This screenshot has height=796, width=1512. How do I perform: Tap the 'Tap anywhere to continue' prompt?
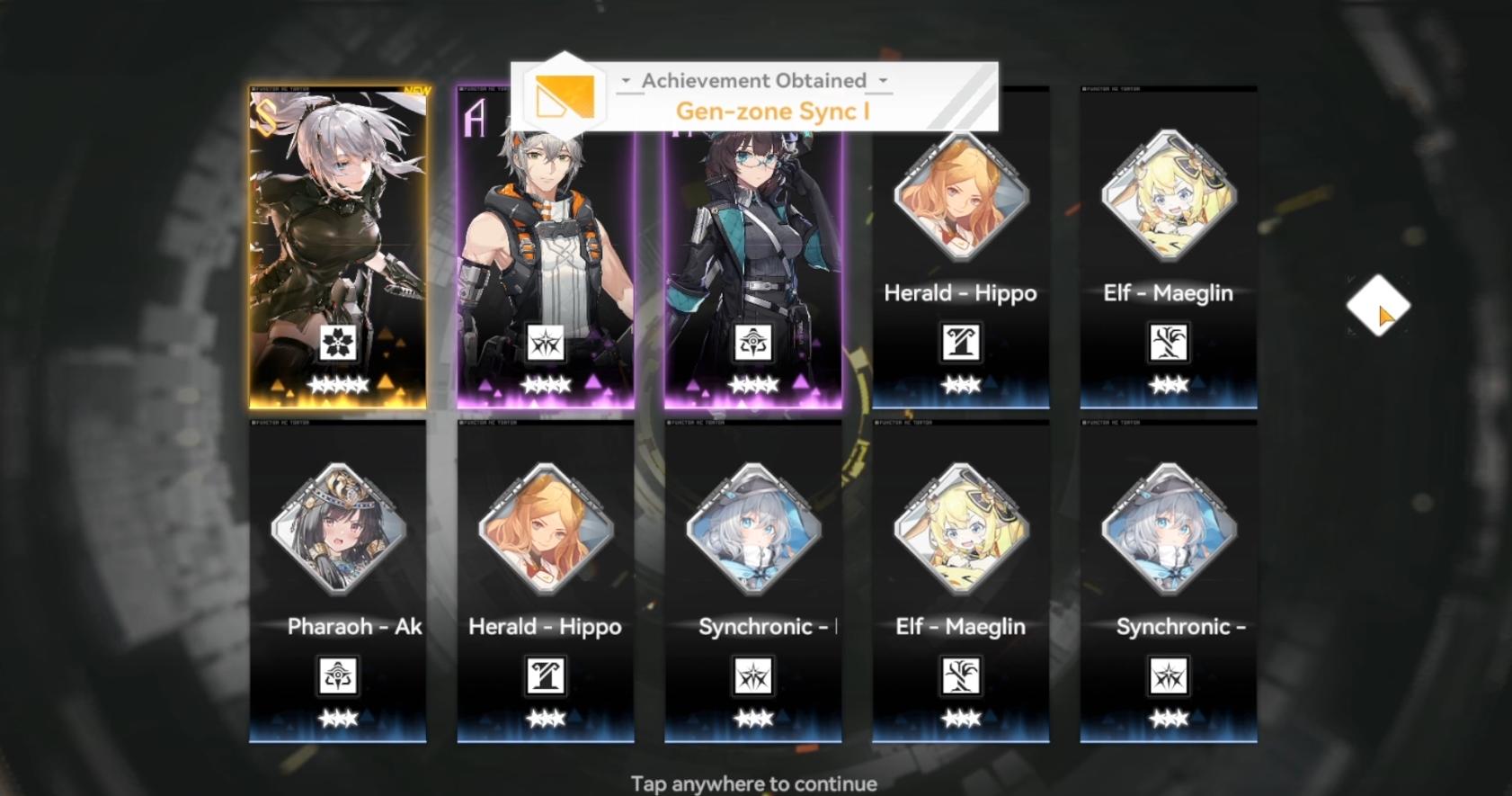[x=756, y=783]
